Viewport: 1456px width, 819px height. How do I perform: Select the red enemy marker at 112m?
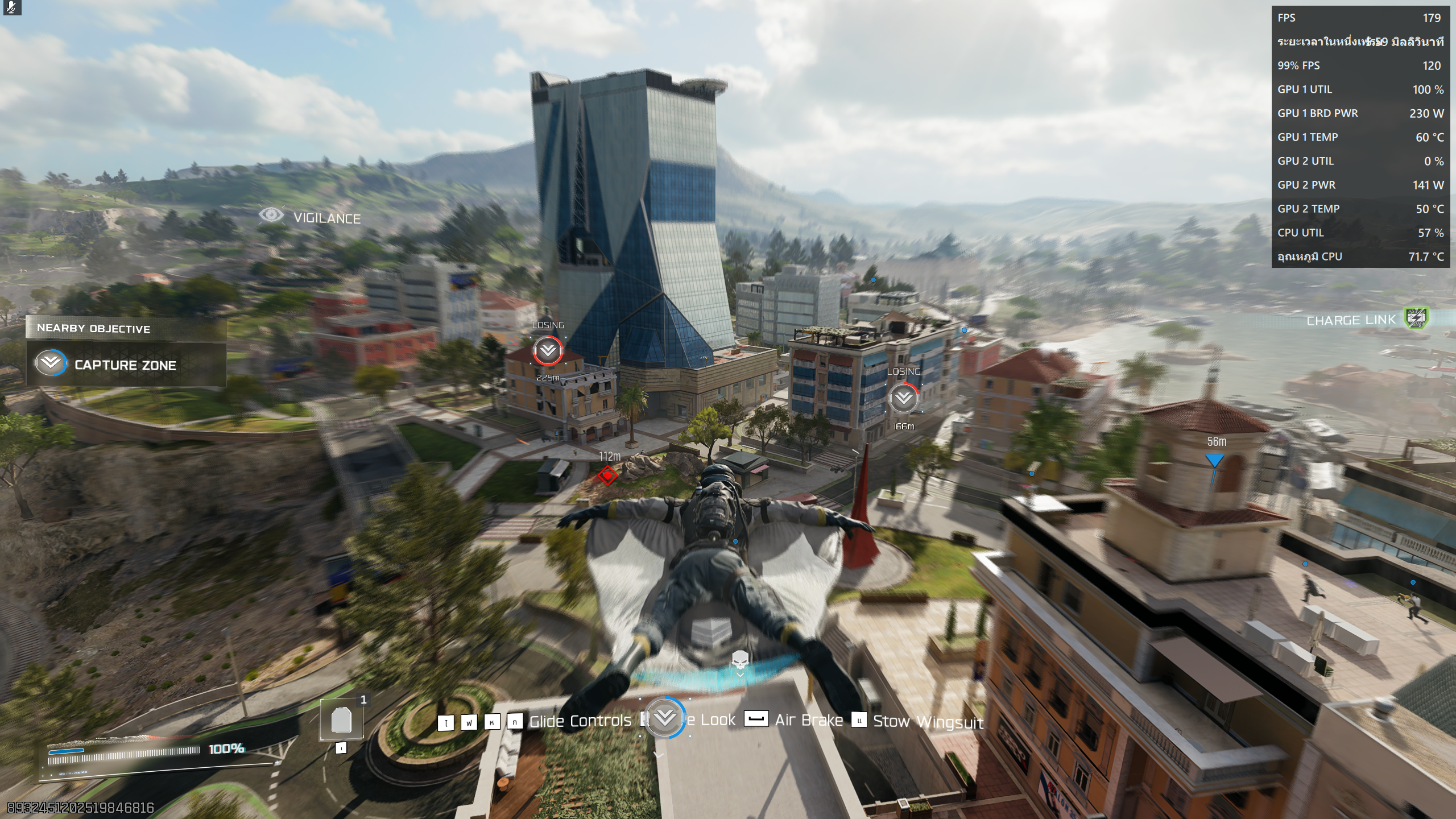607,474
